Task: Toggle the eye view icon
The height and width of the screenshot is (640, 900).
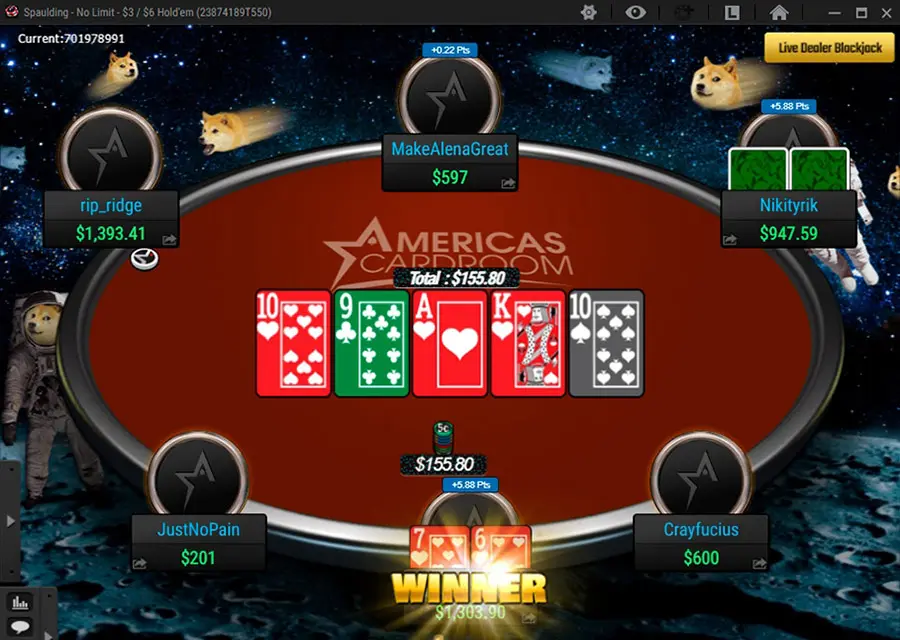Action: pos(636,12)
